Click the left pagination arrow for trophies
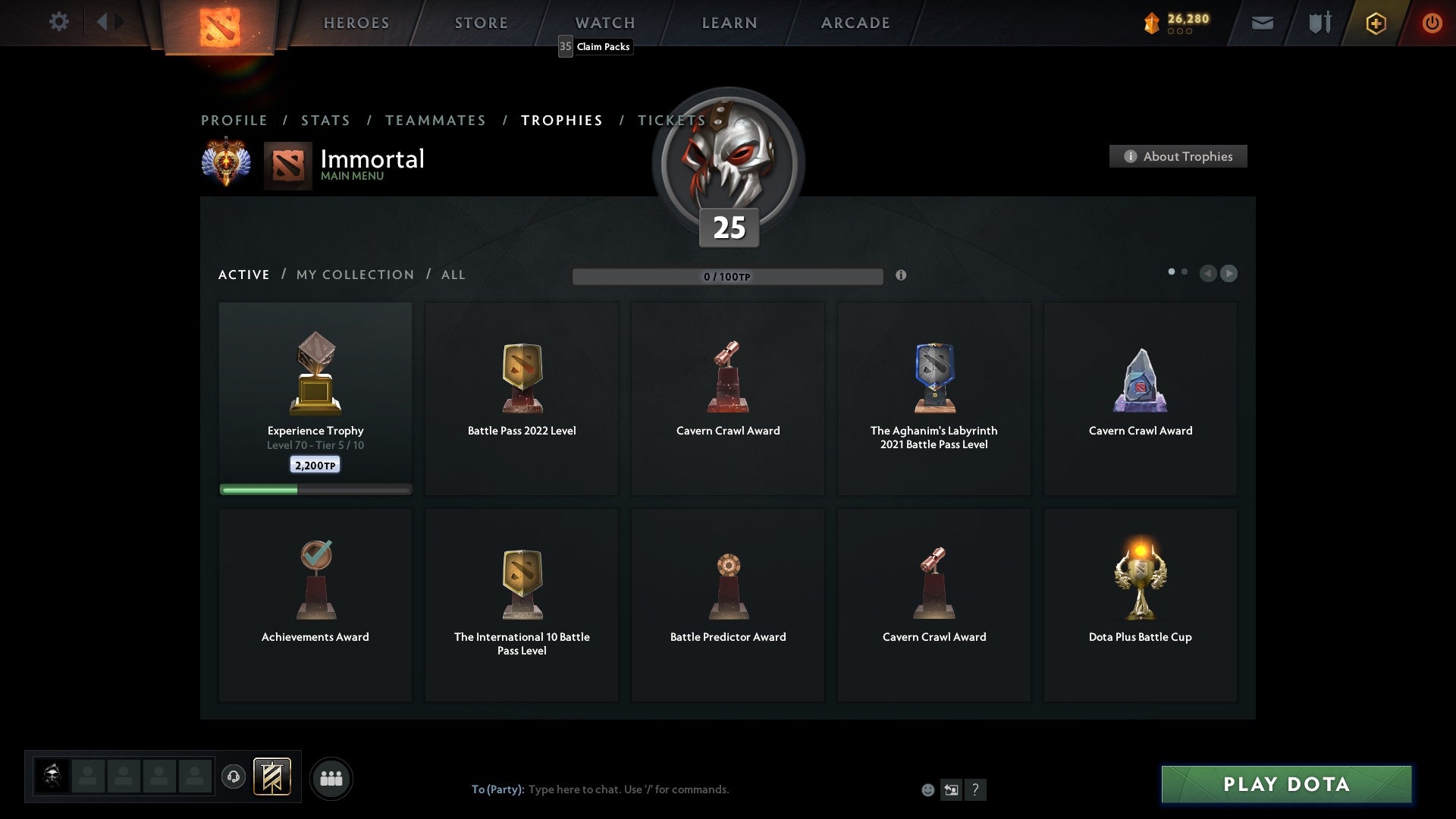The height and width of the screenshot is (819, 1456). click(x=1210, y=274)
